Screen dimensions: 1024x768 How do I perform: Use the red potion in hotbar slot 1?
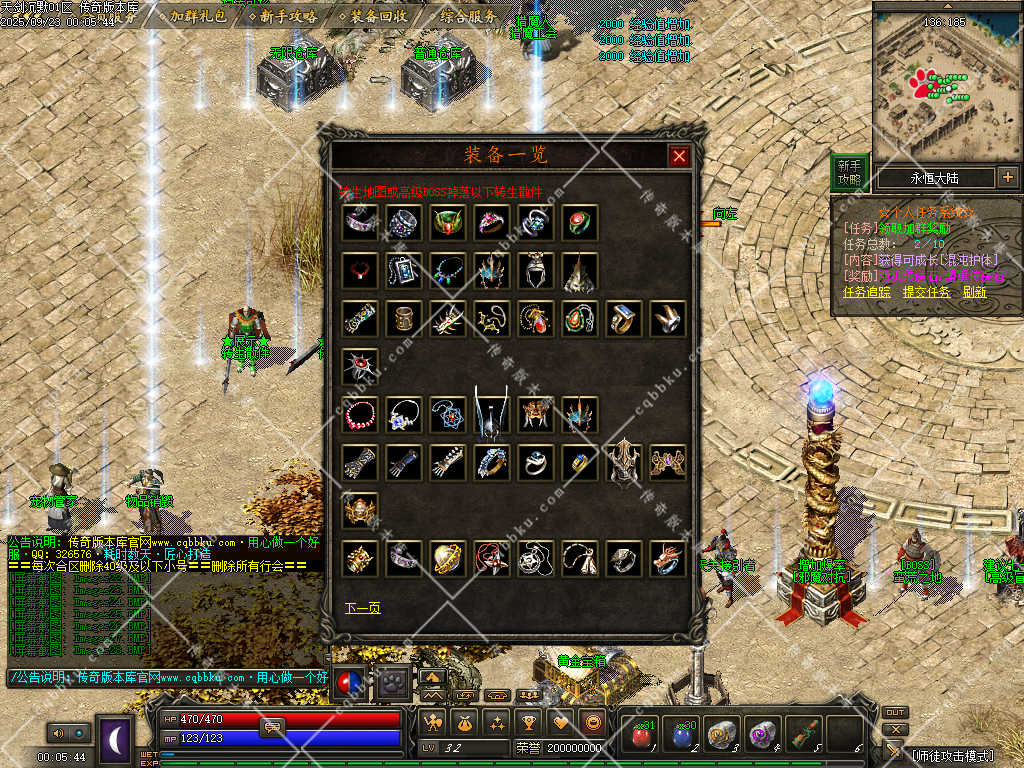pos(641,735)
